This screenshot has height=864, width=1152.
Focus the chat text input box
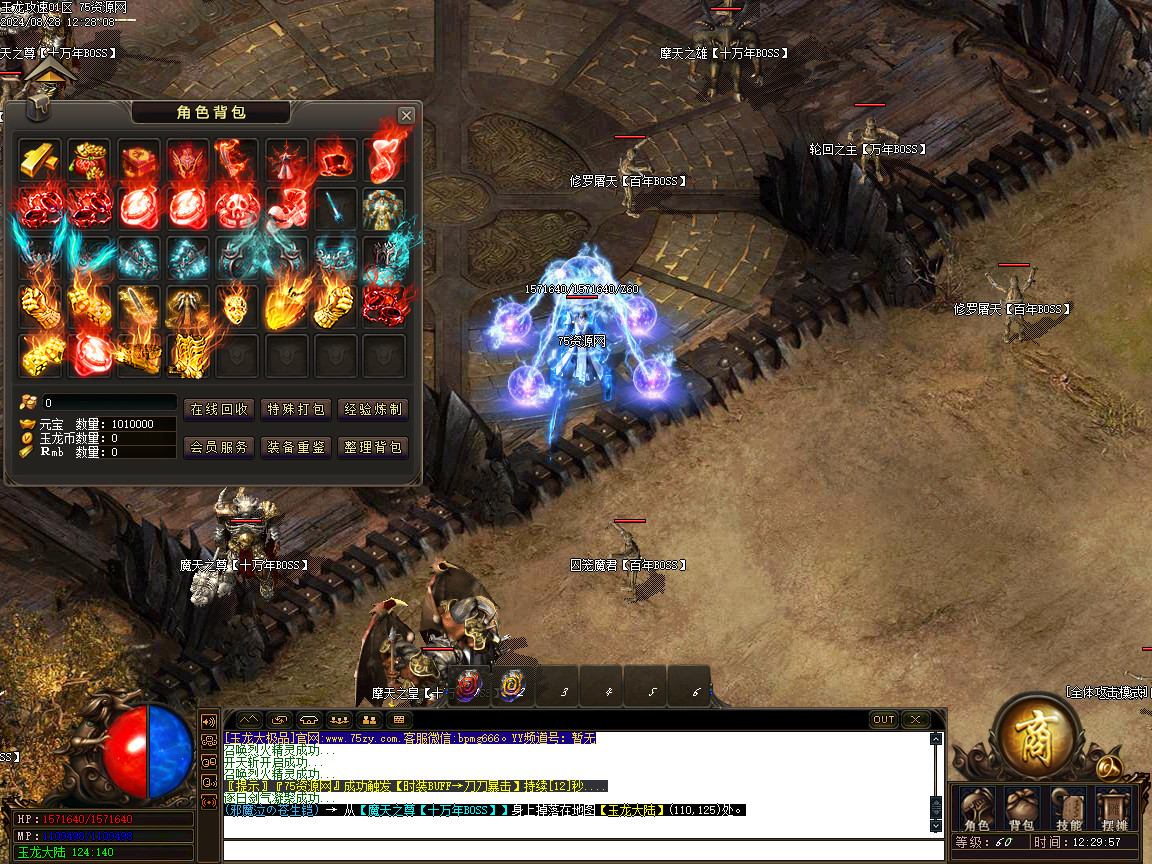580,850
